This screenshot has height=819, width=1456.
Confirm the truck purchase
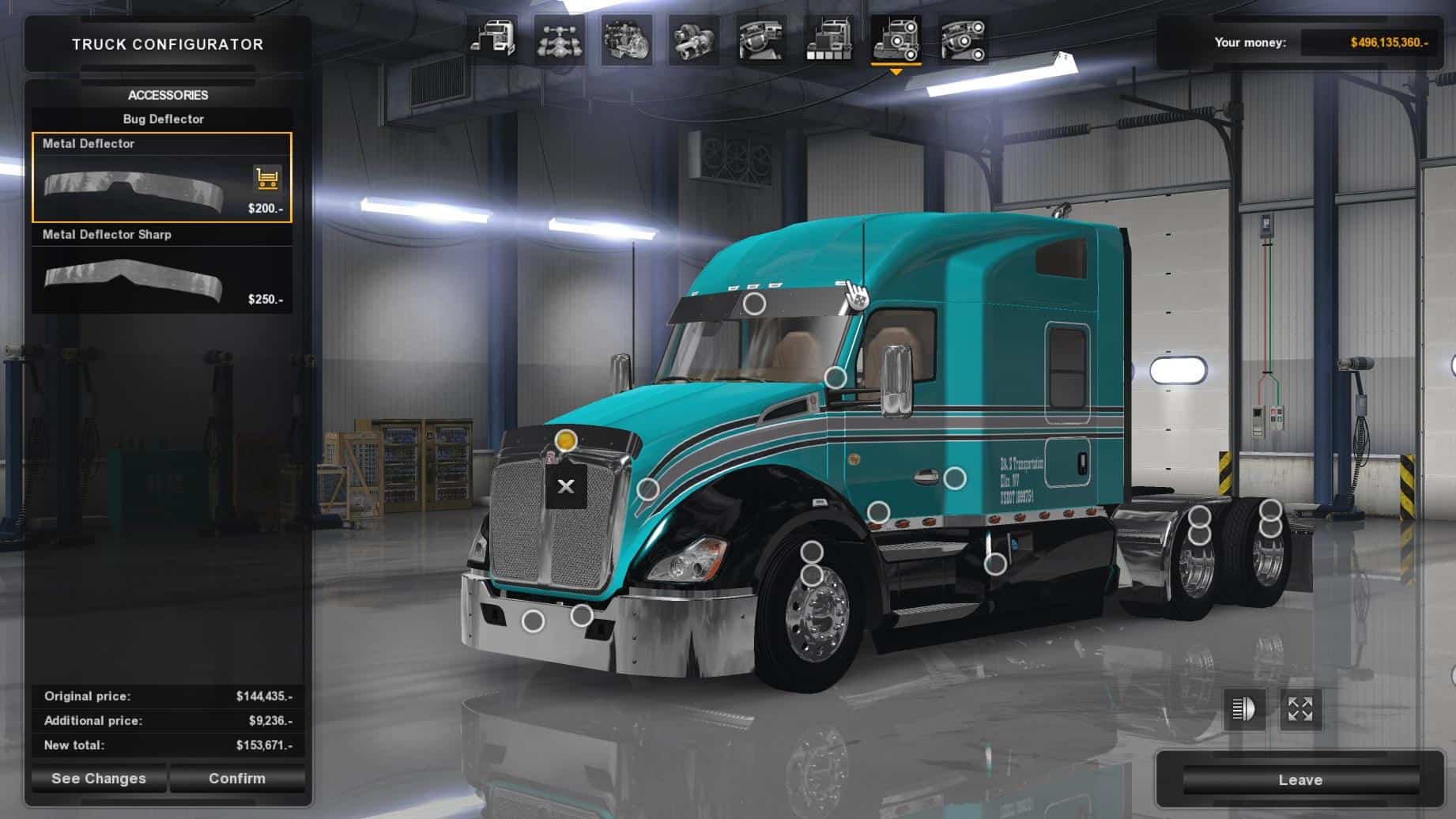click(x=237, y=779)
